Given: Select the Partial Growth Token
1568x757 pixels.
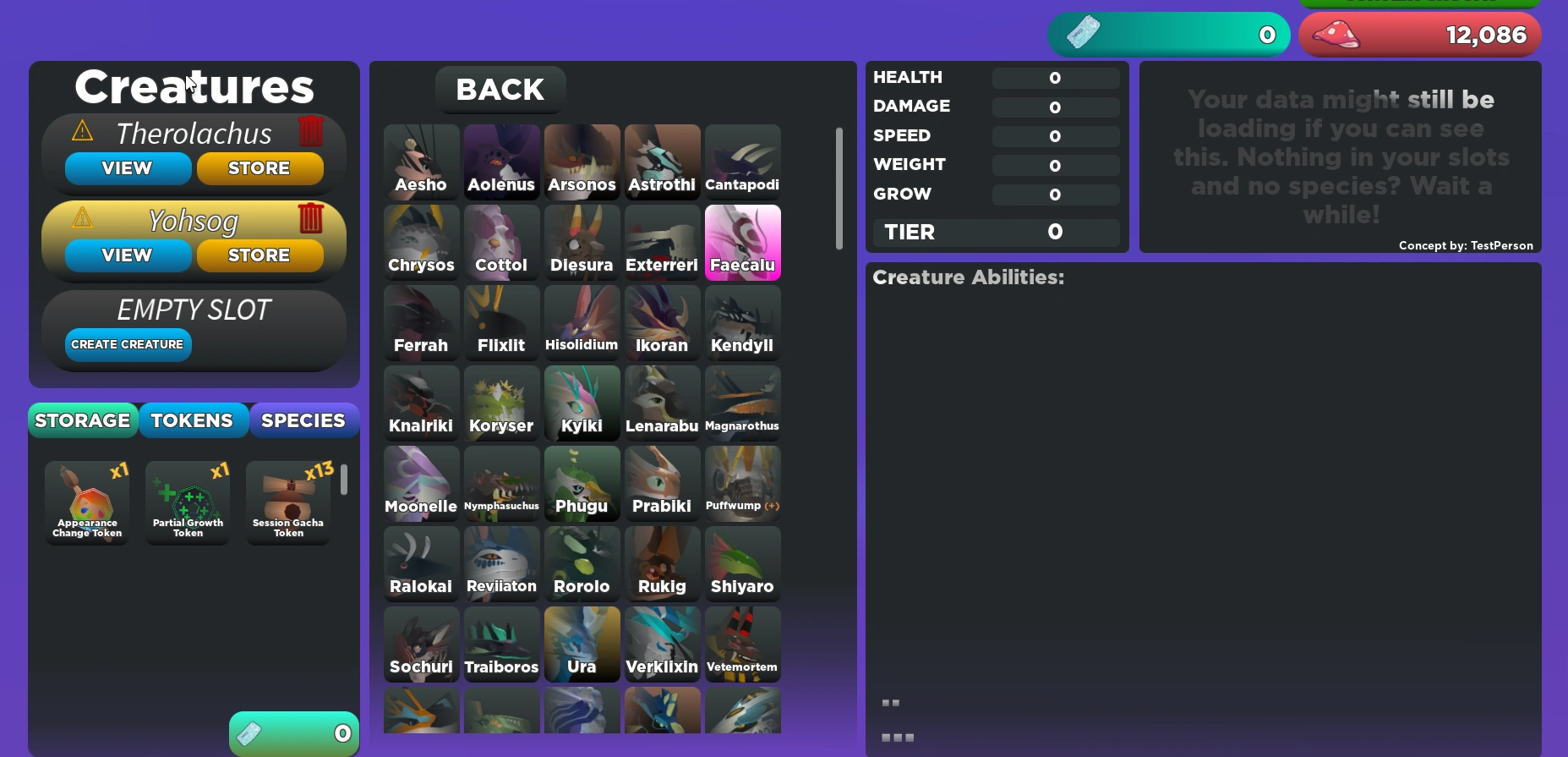Looking at the screenshot, I should point(187,502).
